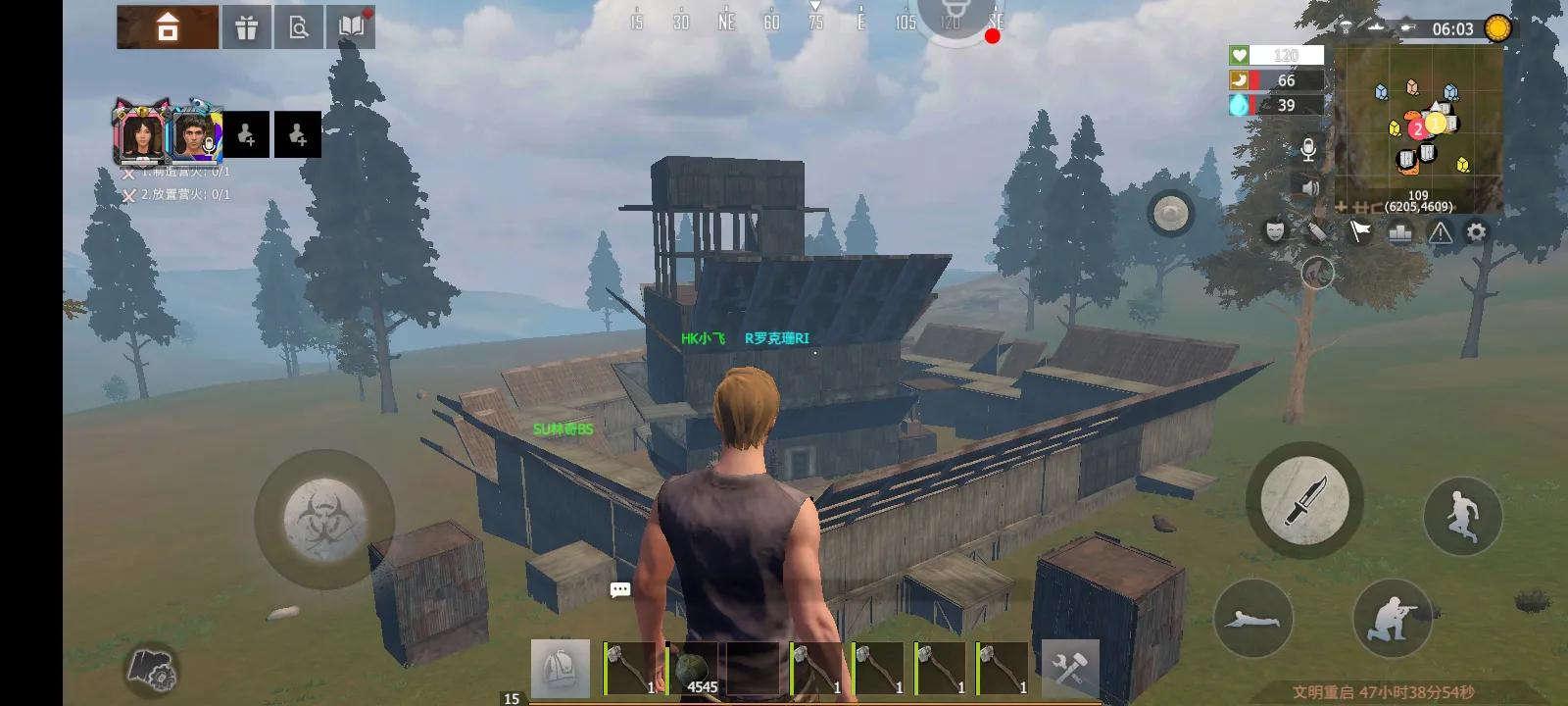Open the backpack inventory slot
This screenshot has width=1568, height=706.
click(x=561, y=668)
